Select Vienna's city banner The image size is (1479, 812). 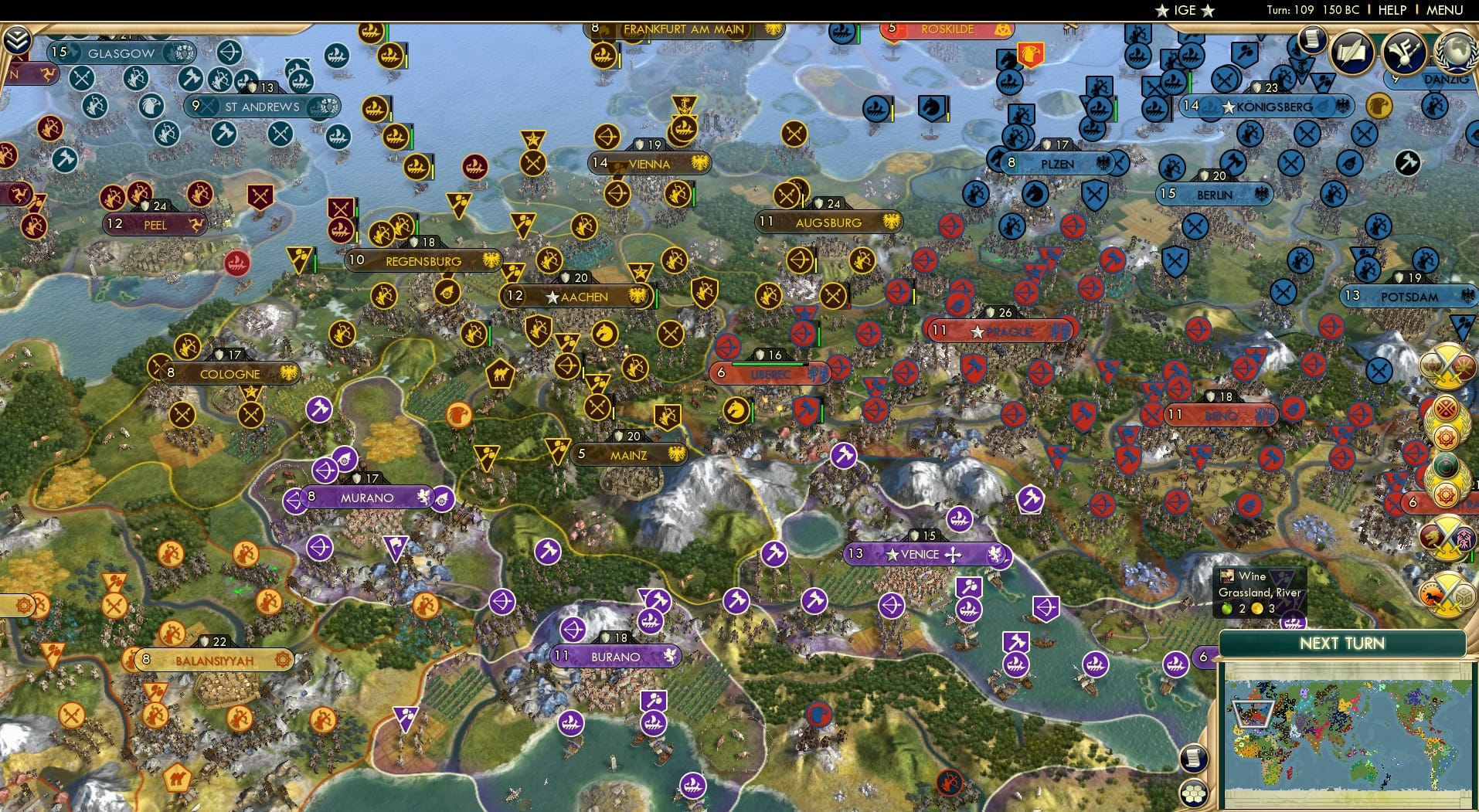click(x=649, y=164)
